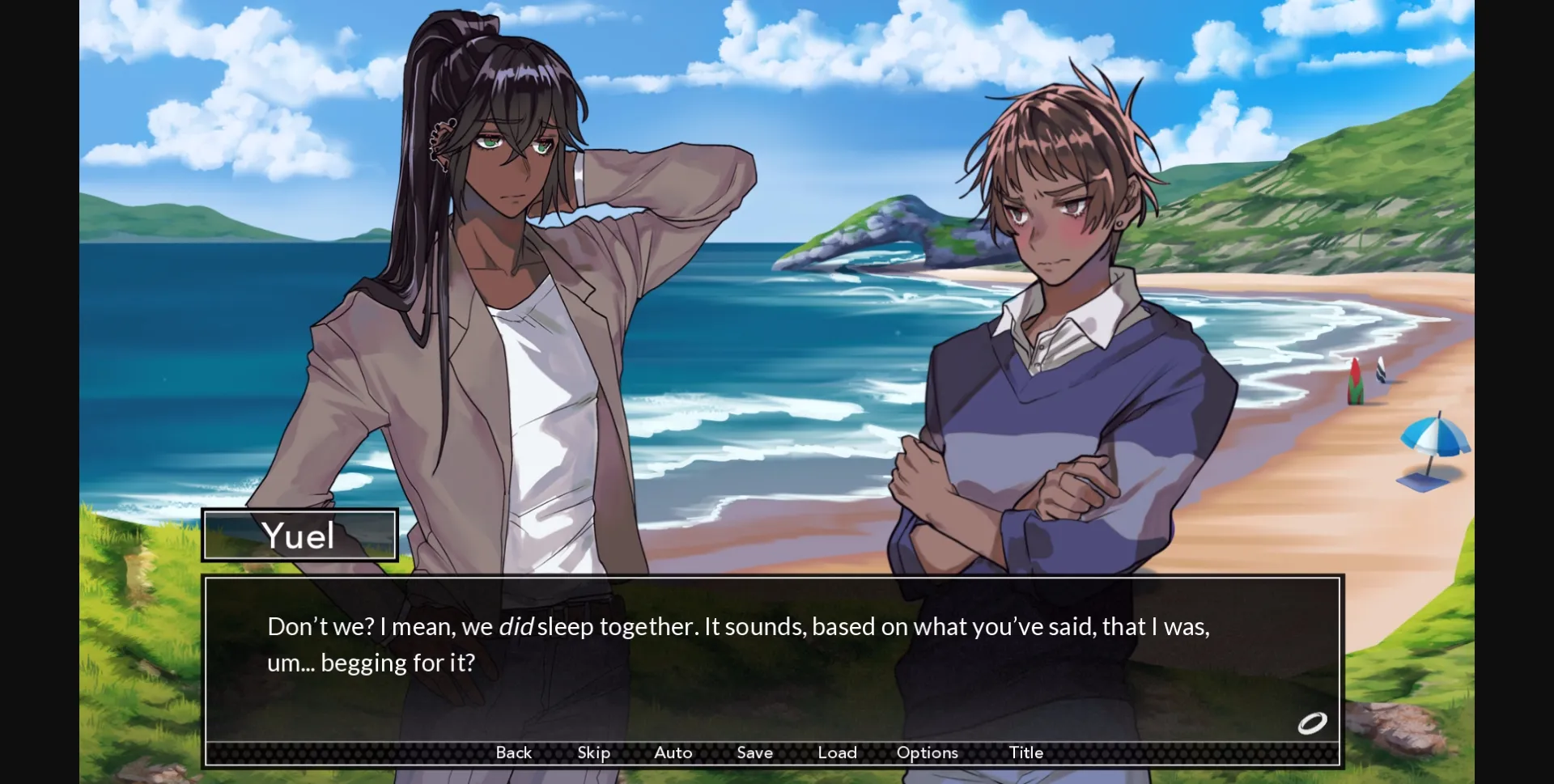Open the Load screen

point(838,752)
